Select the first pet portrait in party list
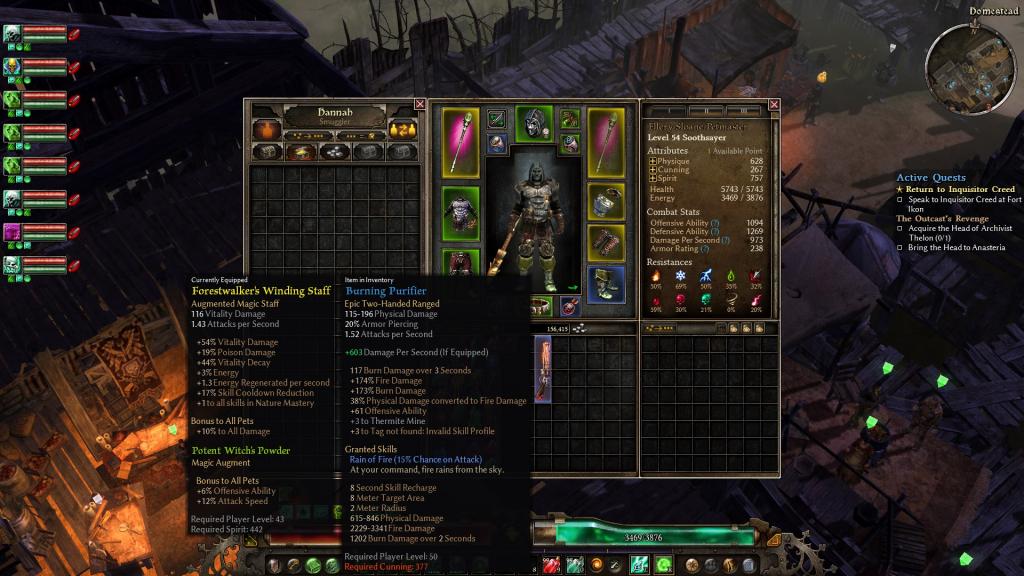Image resolution: width=1024 pixels, height=576 pixels. tap(12, 35)
